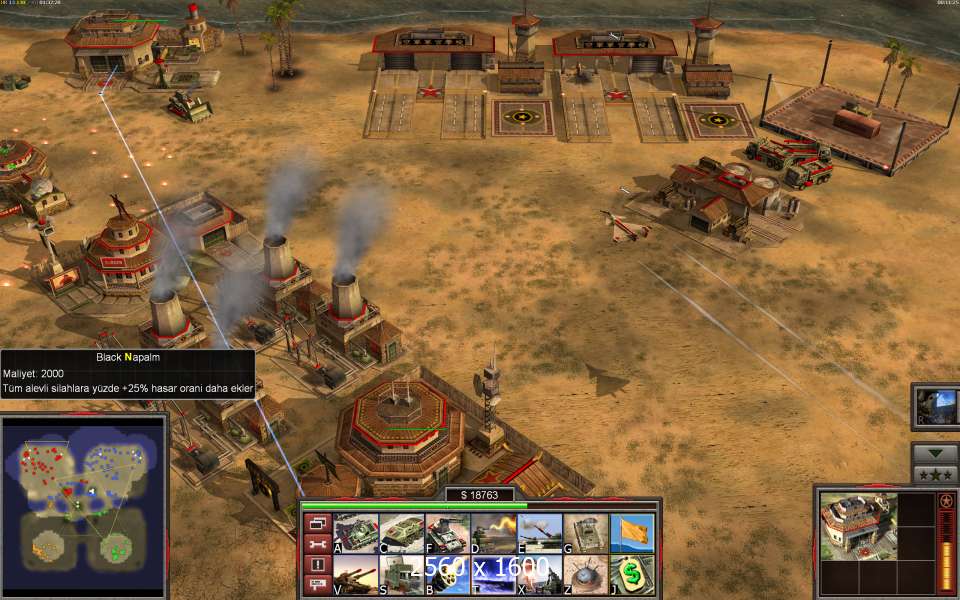Build the Gatling tank with hotkey F
Image resolution: width=960 pixels, height=600 pixels.
pyautogui.click(x=447, y=533)
